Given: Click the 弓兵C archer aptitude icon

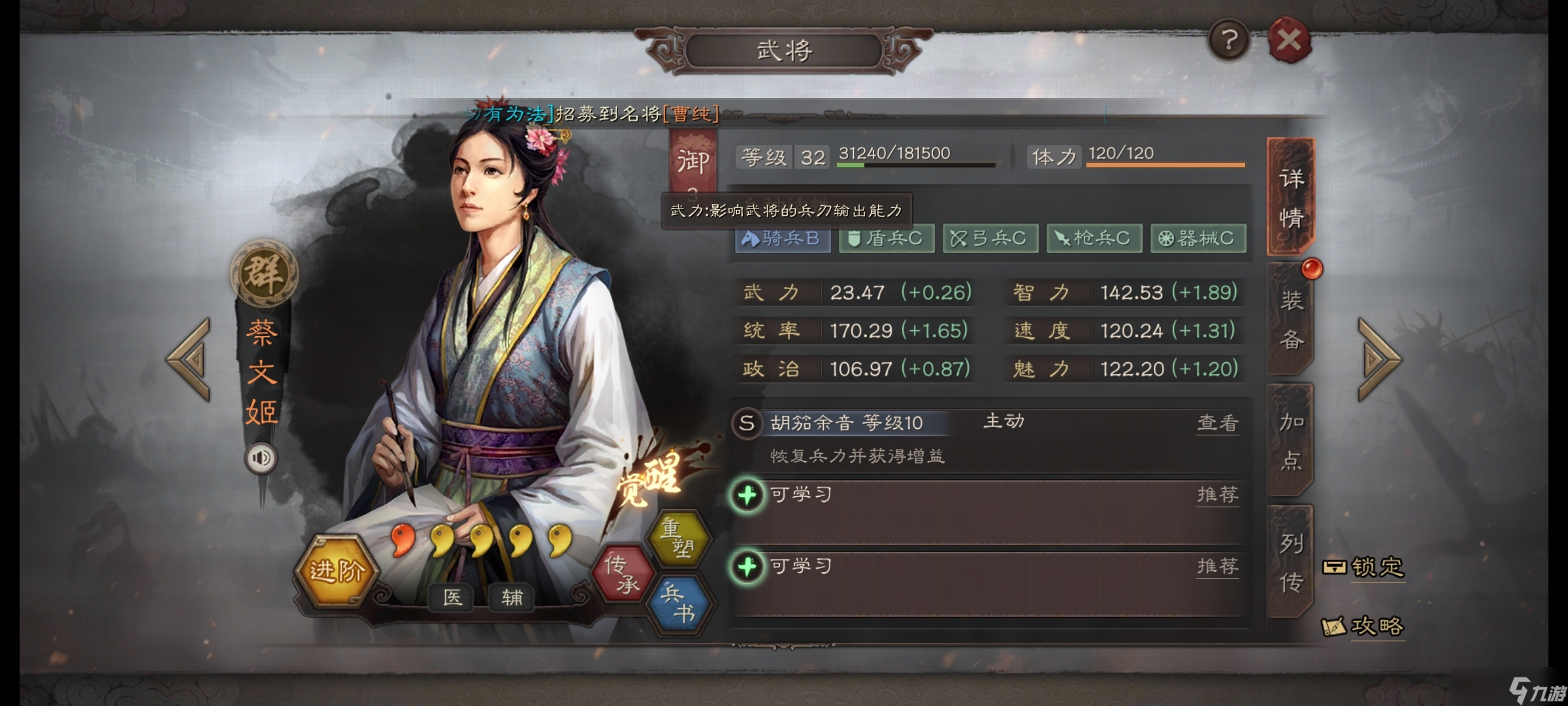Looking at the screenshot, I should coord(990,238).
